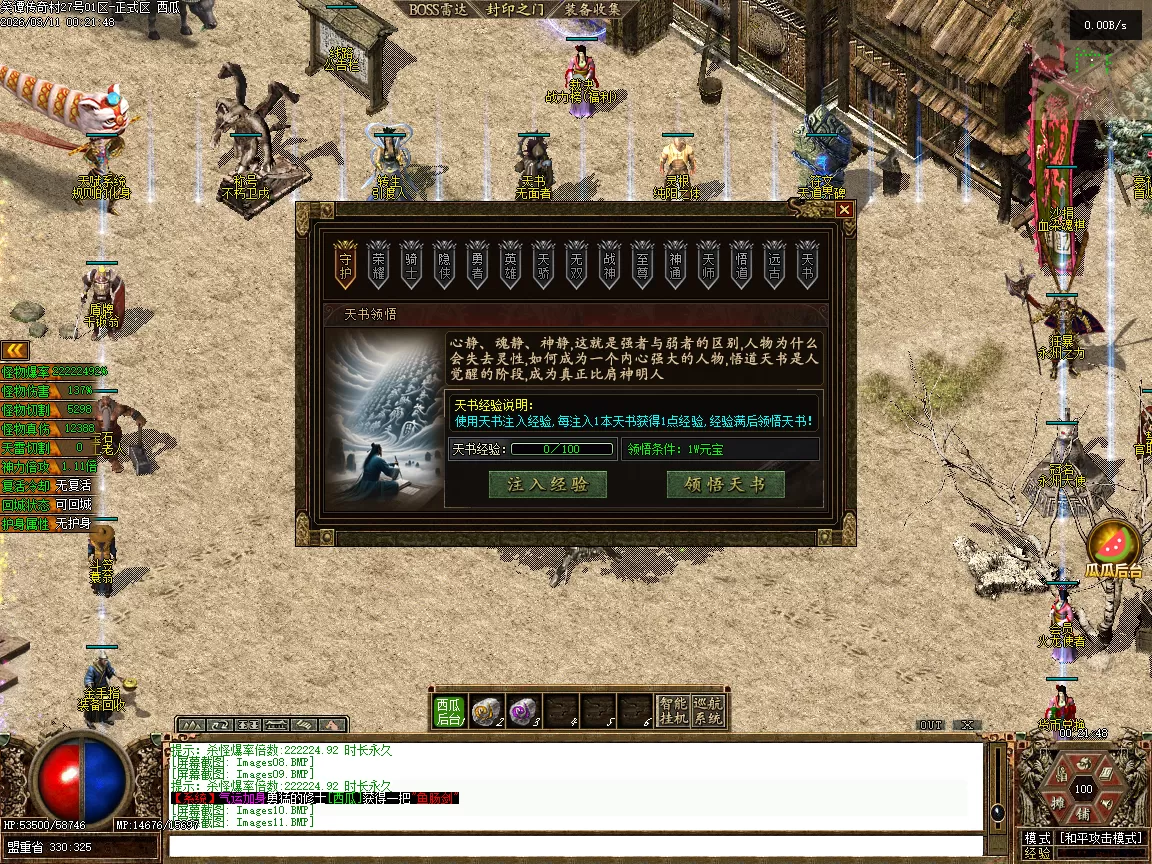This screenshot has width=1152, height=864.
Task: Click the chat text input field
Action: (x=575, y=846)
